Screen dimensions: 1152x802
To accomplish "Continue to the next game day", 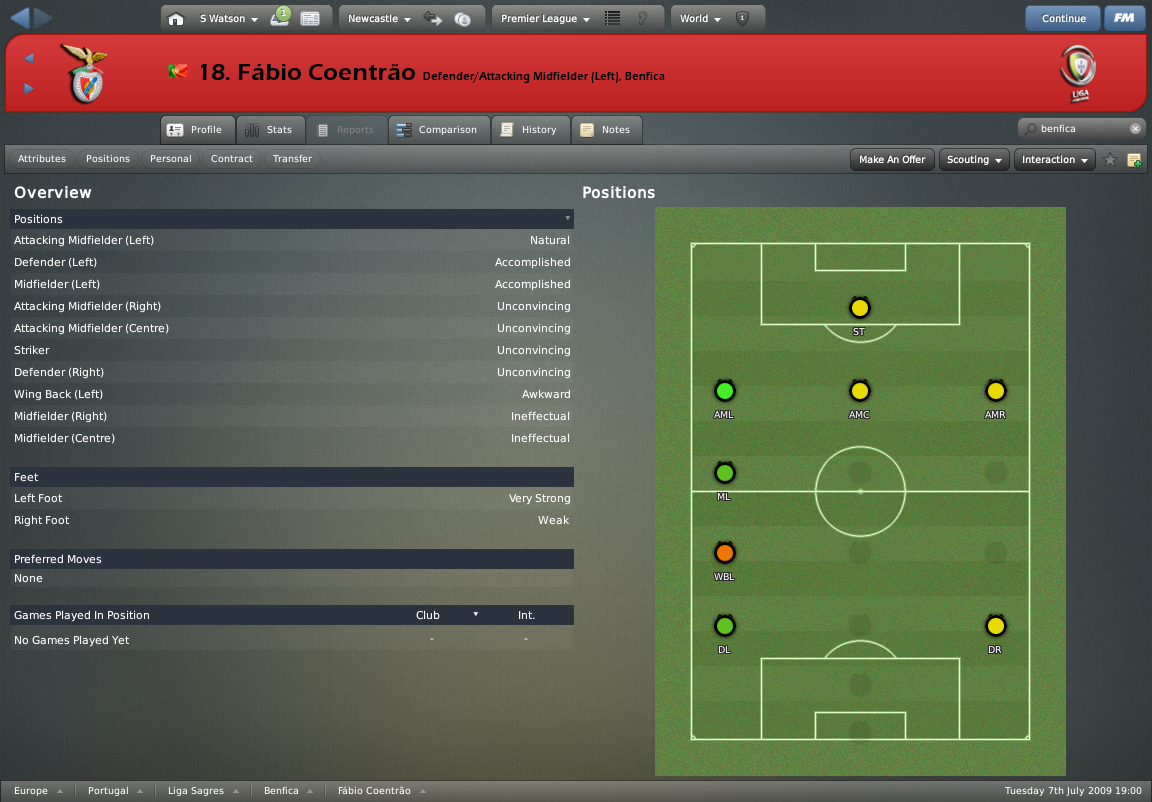I will click(1063, 18).
